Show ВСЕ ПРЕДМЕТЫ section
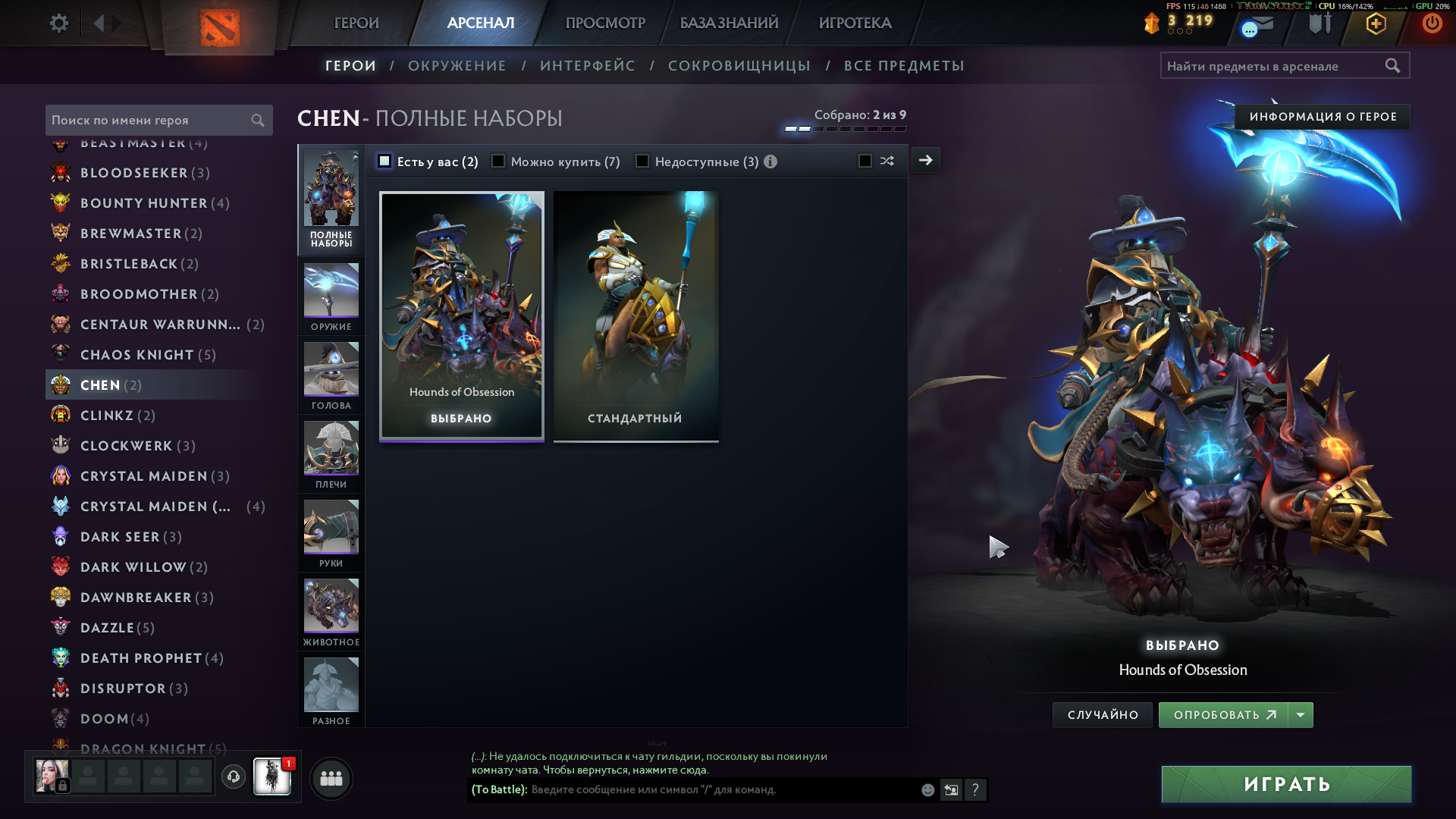Screen dimensions: 1456x819 pos(904,66)
